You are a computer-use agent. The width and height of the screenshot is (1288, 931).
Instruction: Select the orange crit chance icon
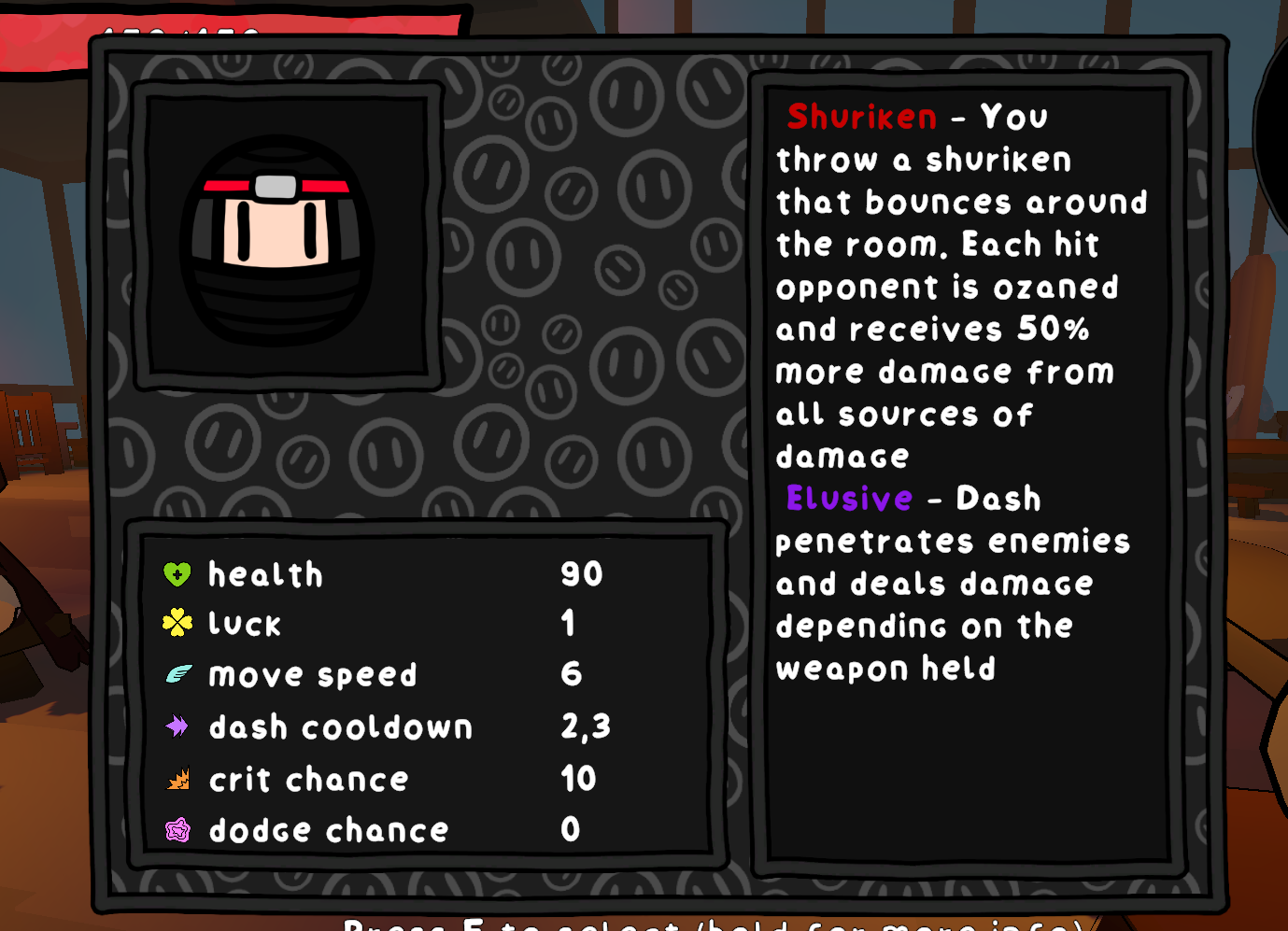click(177, 778)
